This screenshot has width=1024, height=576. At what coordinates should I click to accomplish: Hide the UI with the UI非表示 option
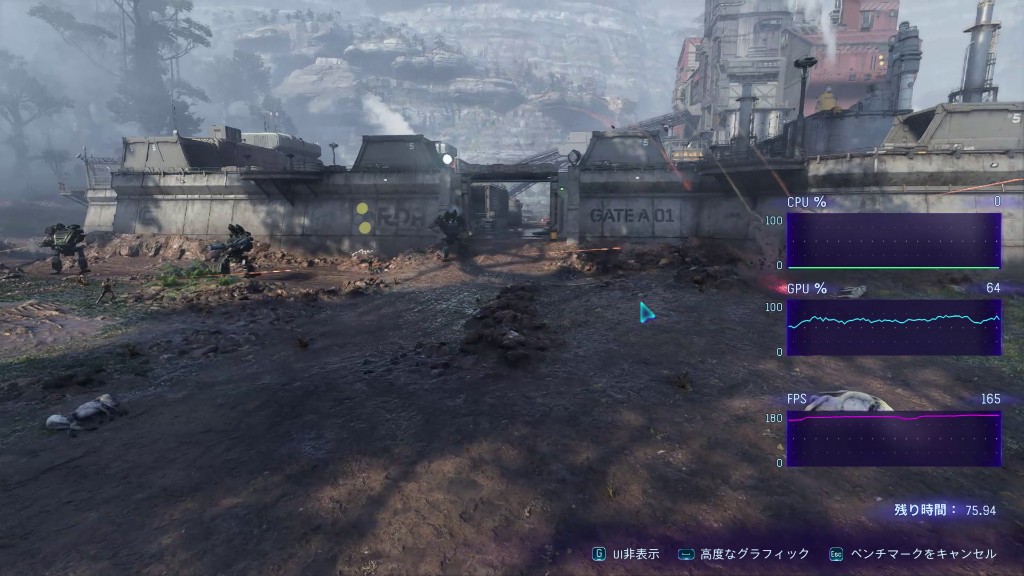click(x=626, y=554)
